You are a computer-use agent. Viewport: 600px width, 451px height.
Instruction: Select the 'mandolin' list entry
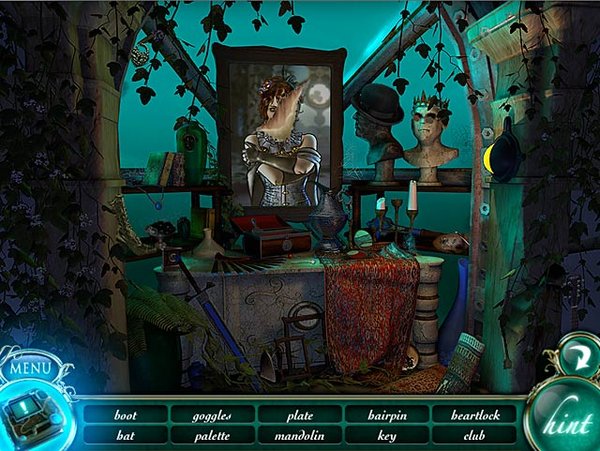point(299,435)
